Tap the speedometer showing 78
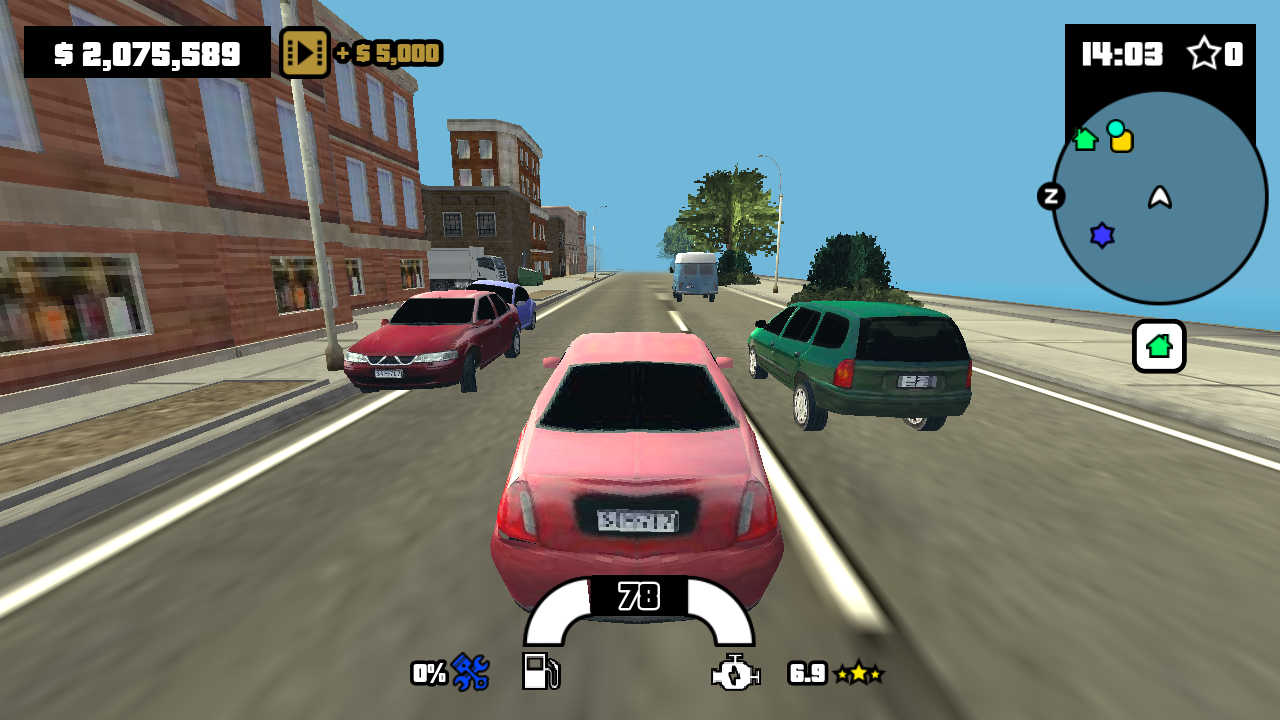 [x=640, y=594]
